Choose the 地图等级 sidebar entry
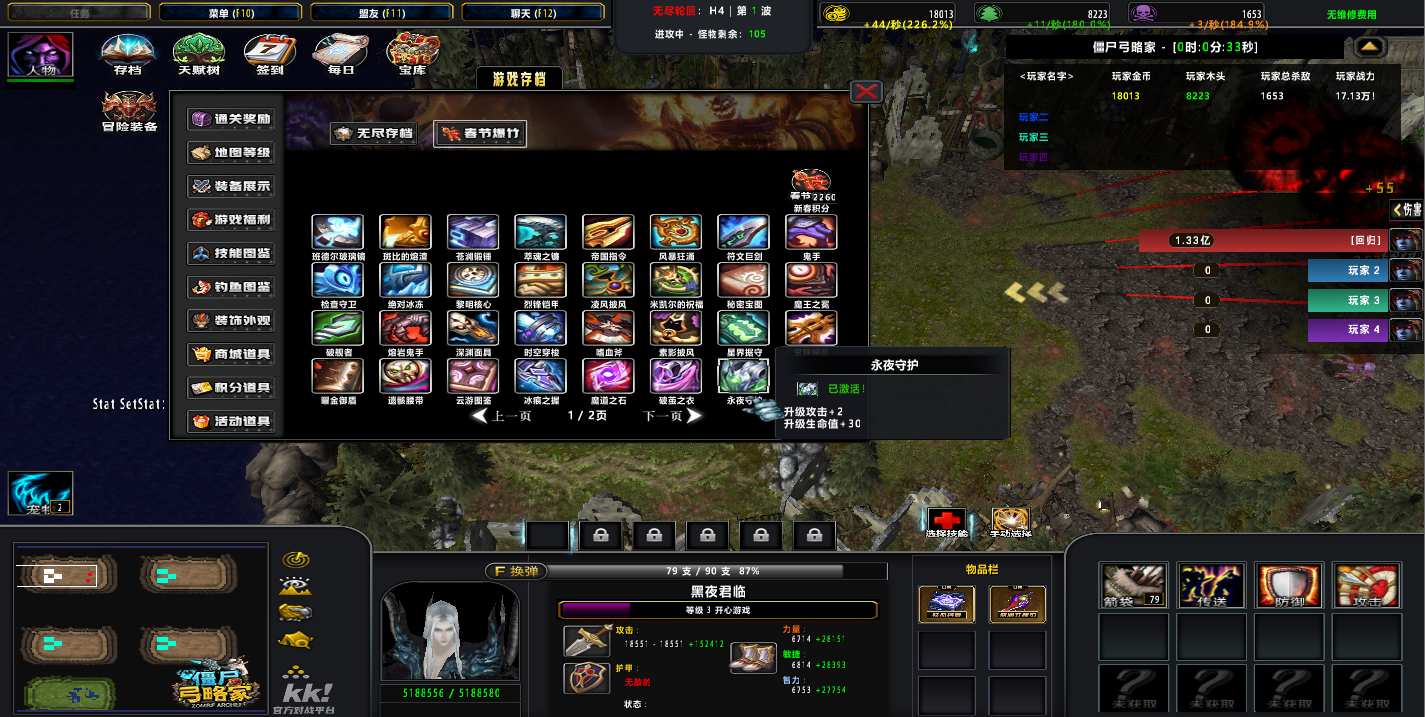The width and height of the screenshot is (1425, 717). coord(231,153)
